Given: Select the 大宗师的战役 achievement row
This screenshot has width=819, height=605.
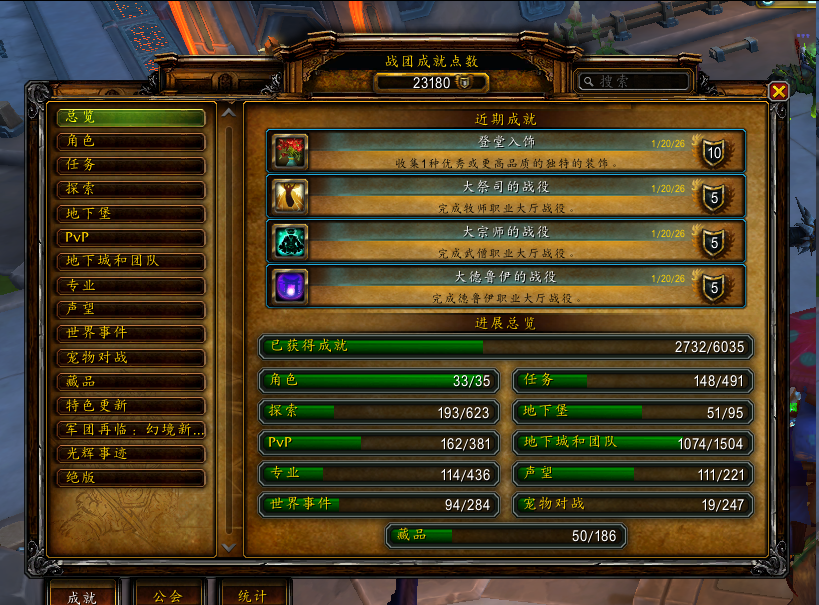Looking at the screenshot, I should pos(505,241).
